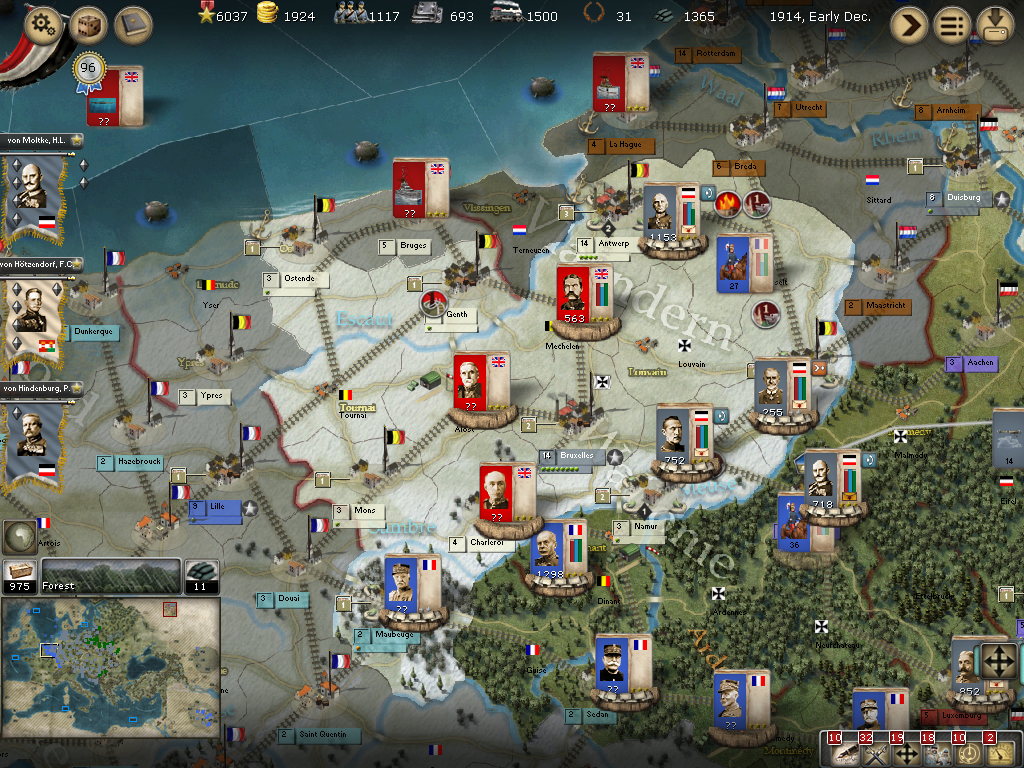
Task: Select the clock dial toolbar icon
Action: click(x=967, y=752)
